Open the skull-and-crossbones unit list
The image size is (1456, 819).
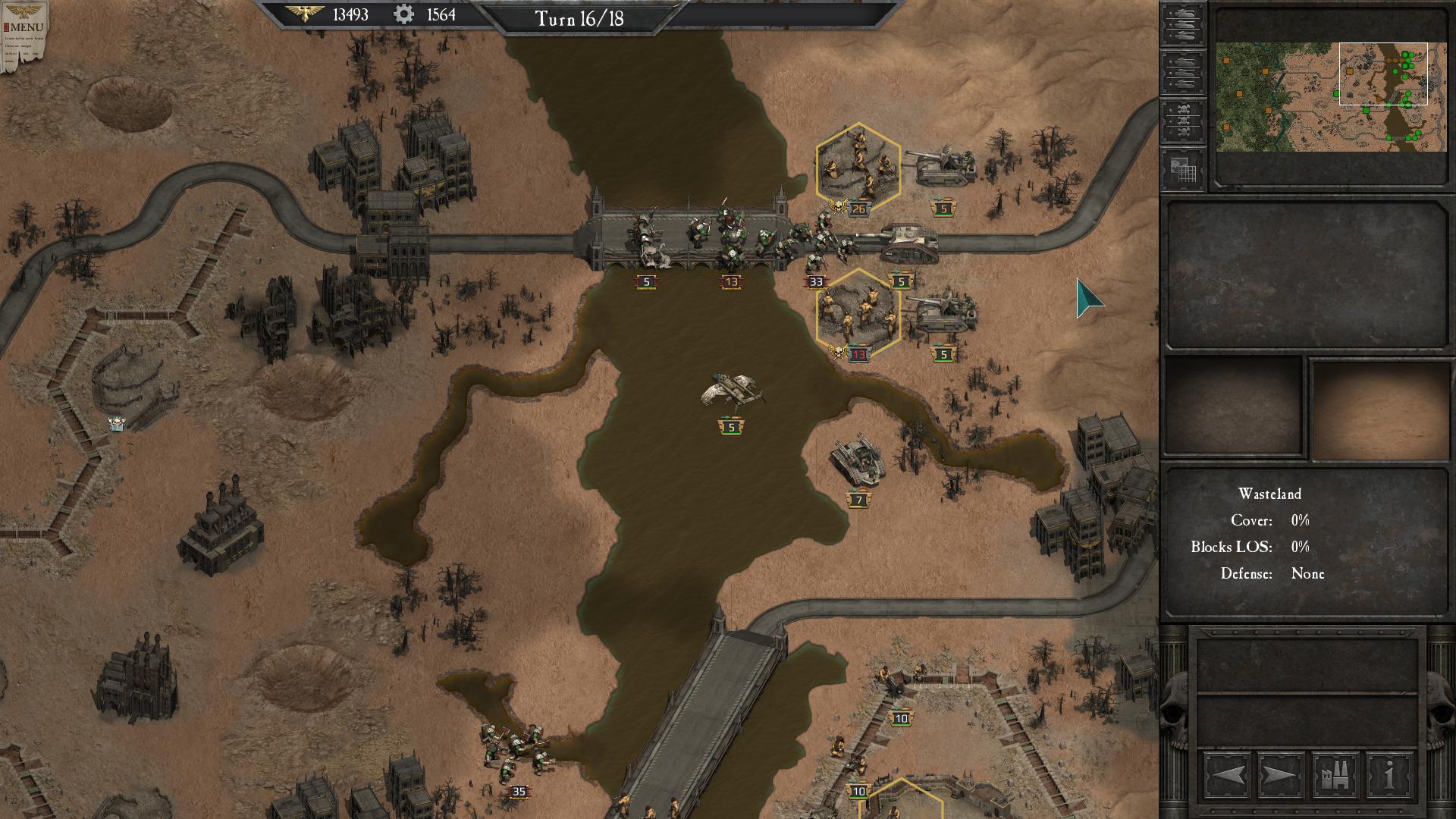pos(1182,121)
